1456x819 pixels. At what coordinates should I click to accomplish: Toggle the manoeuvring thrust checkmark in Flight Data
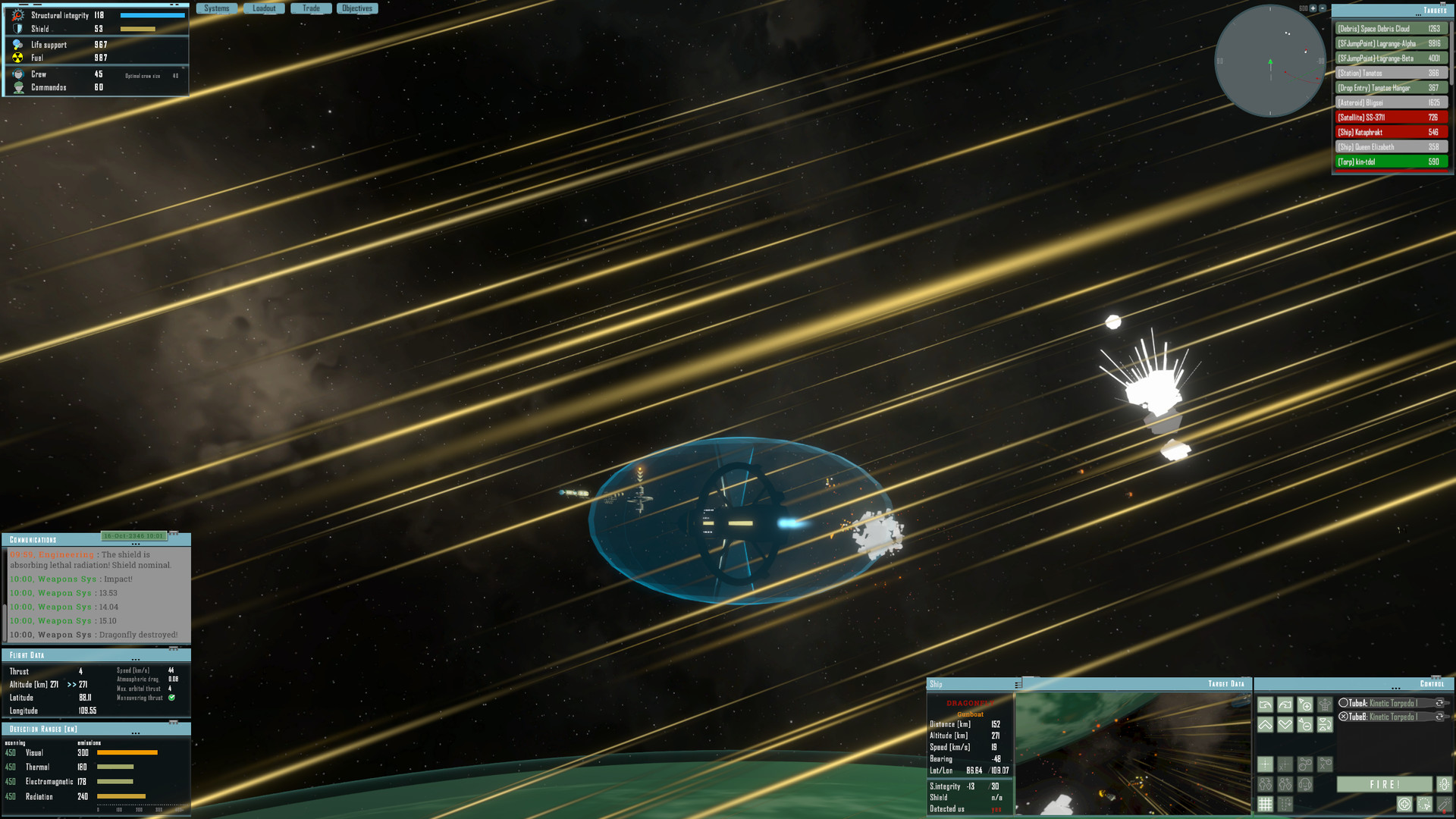(172, 697)
